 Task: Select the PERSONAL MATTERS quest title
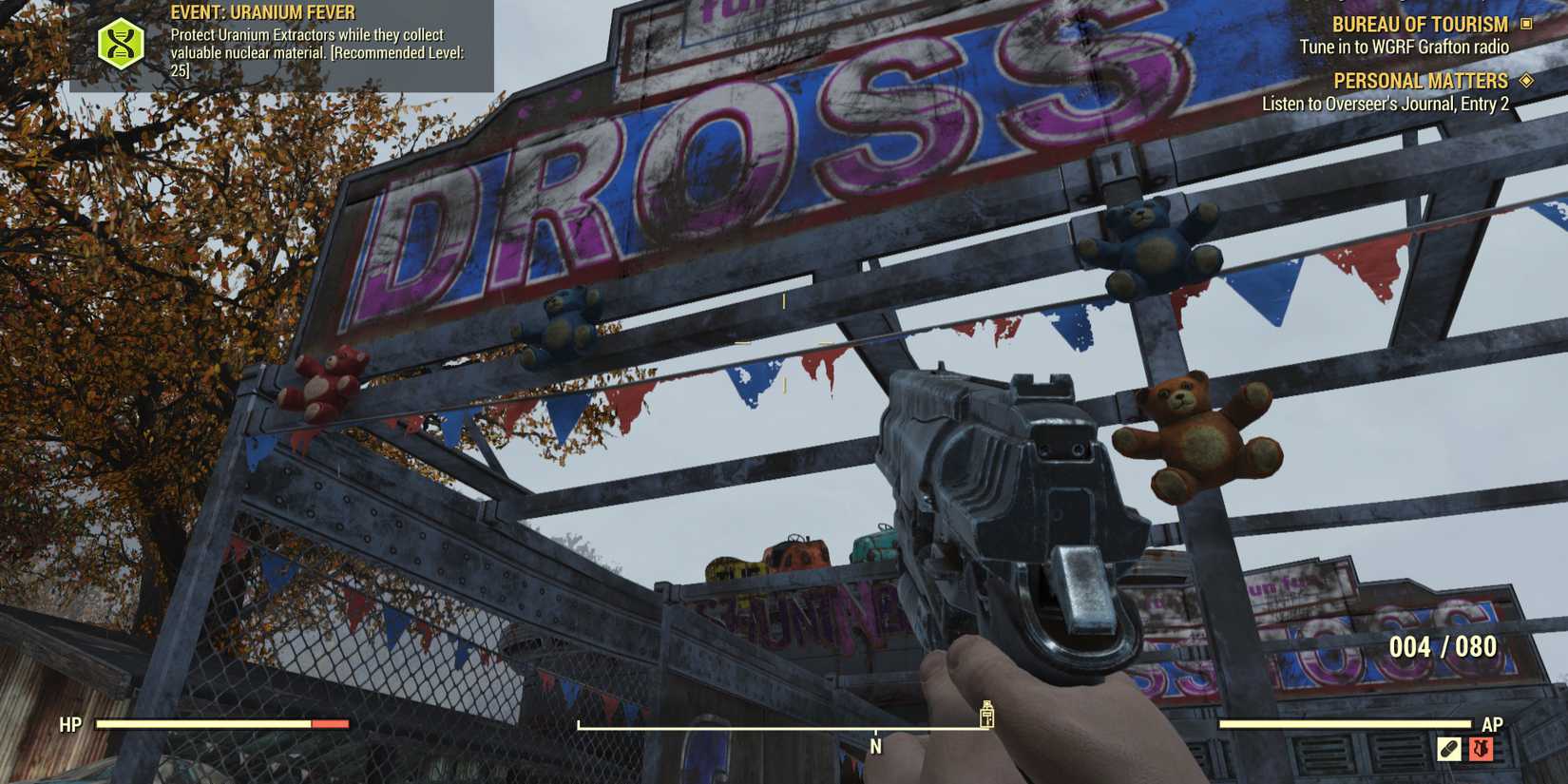click(x=1420, y=81)
